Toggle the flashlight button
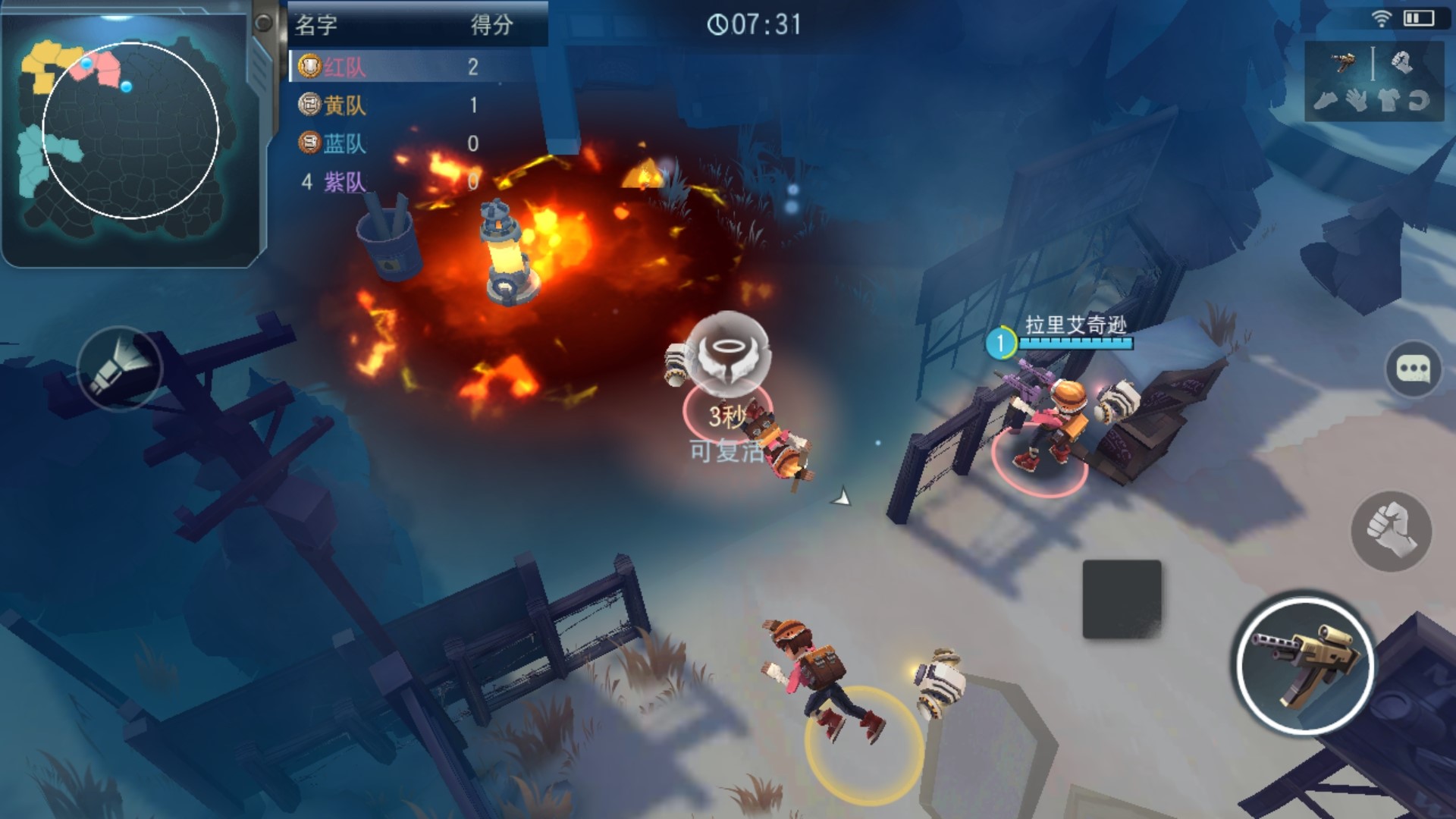The height and width of the screenshot is (819, 1456). tap(120, 369)
